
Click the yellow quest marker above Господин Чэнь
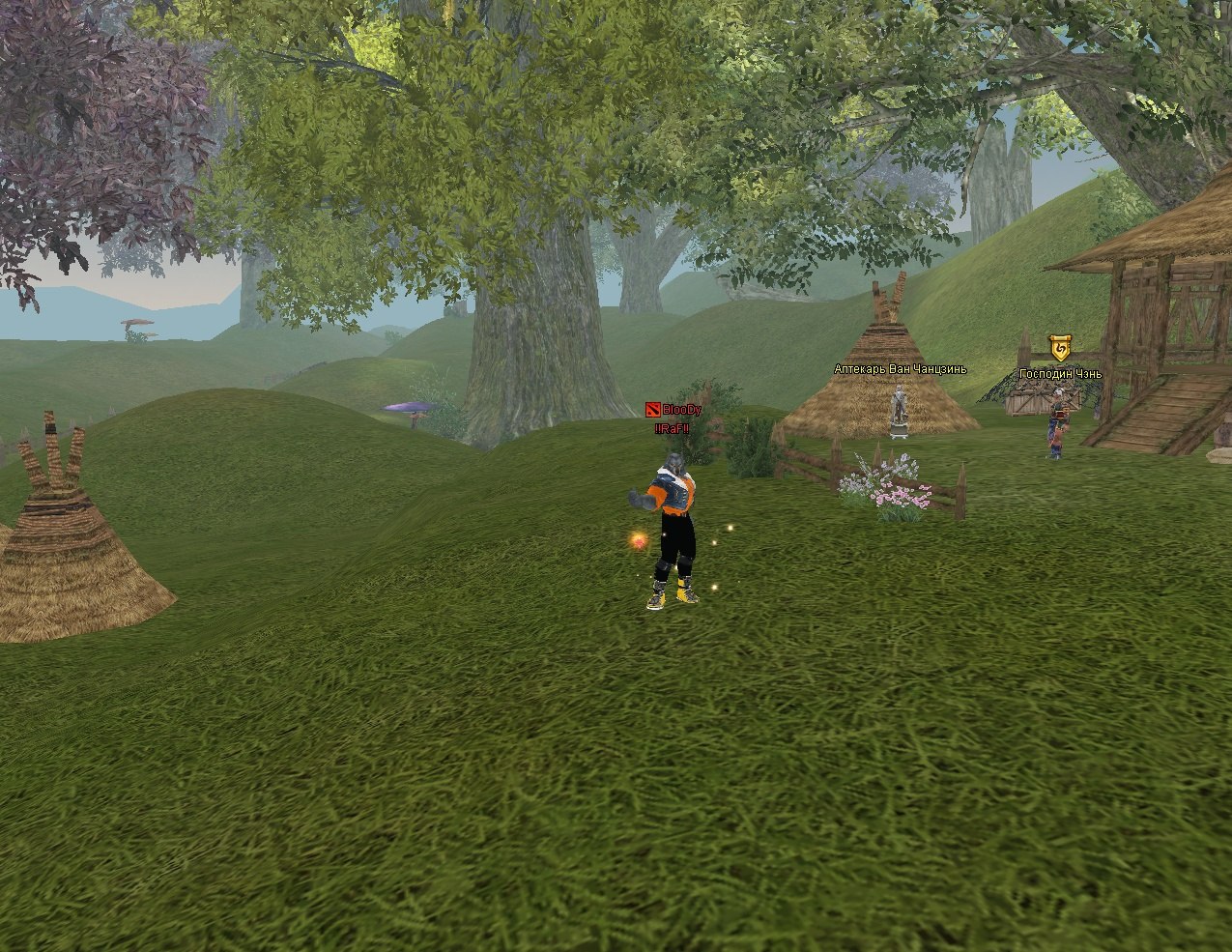click(1060, 349)
